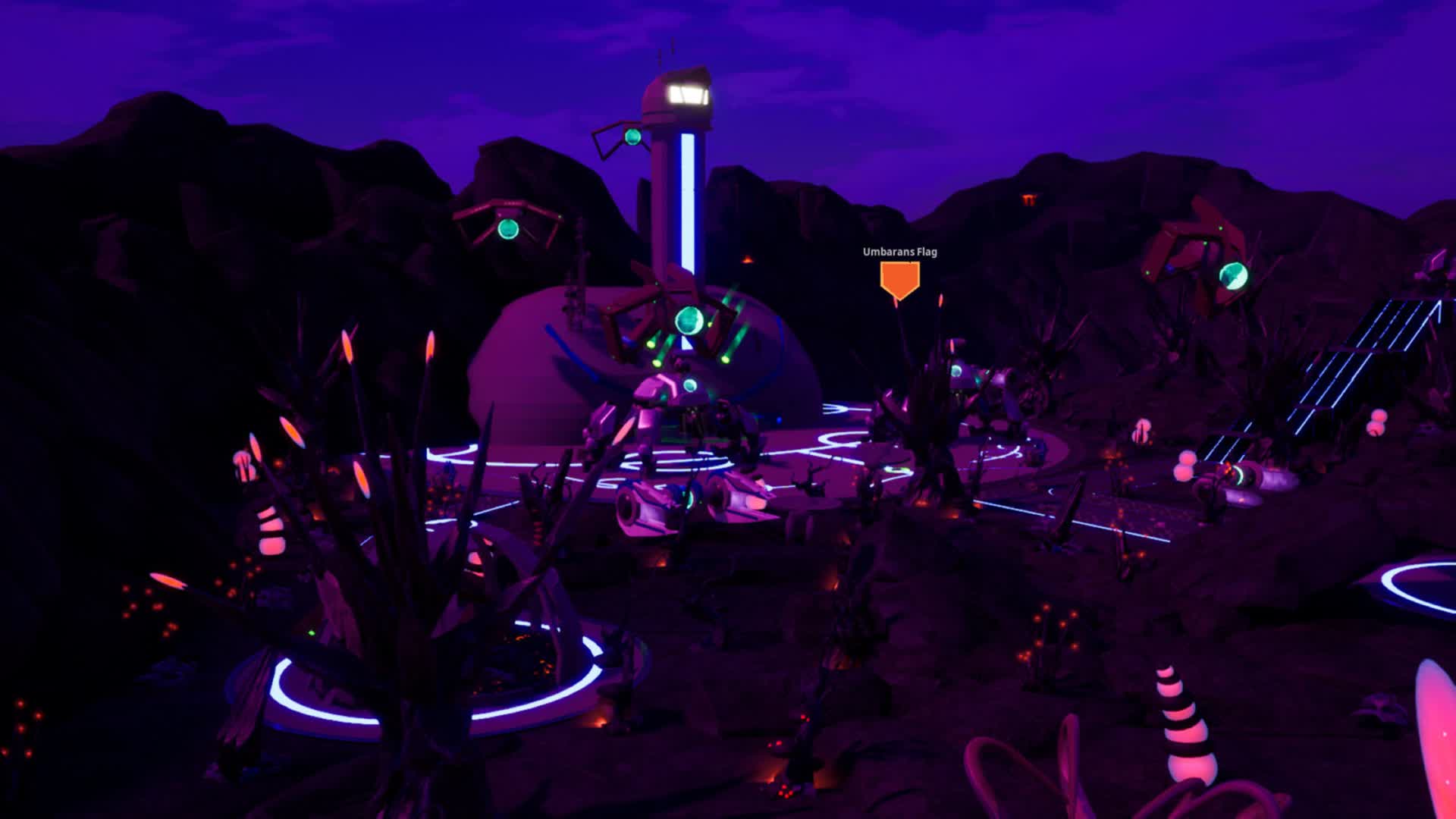Click the Umbarans Flag text label
This screenshot has width=1456, height=819.
pos(899,254)
